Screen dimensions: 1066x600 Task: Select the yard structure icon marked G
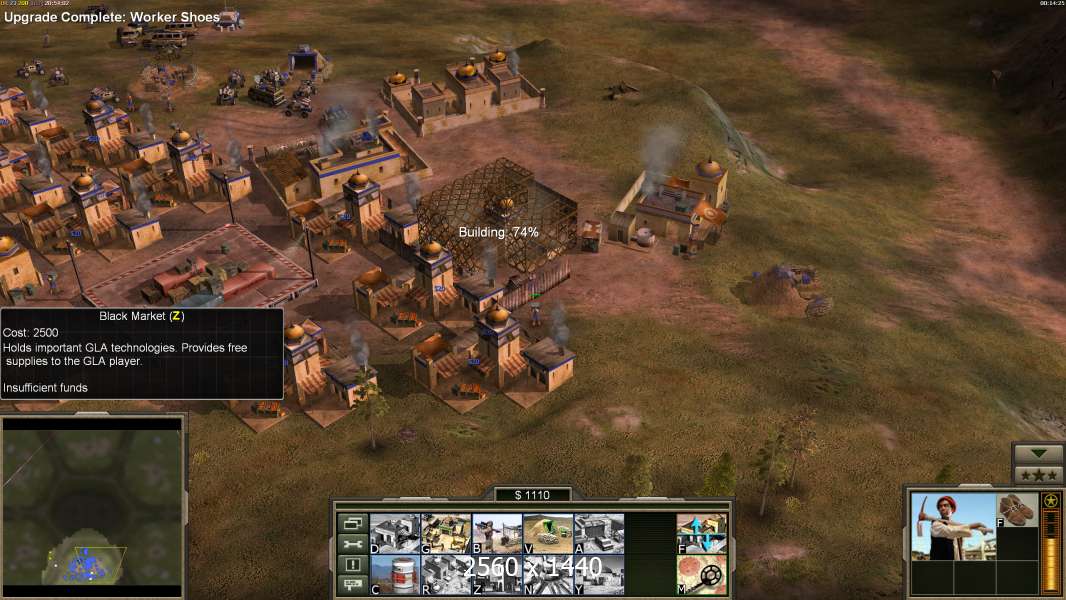(446, 534)
